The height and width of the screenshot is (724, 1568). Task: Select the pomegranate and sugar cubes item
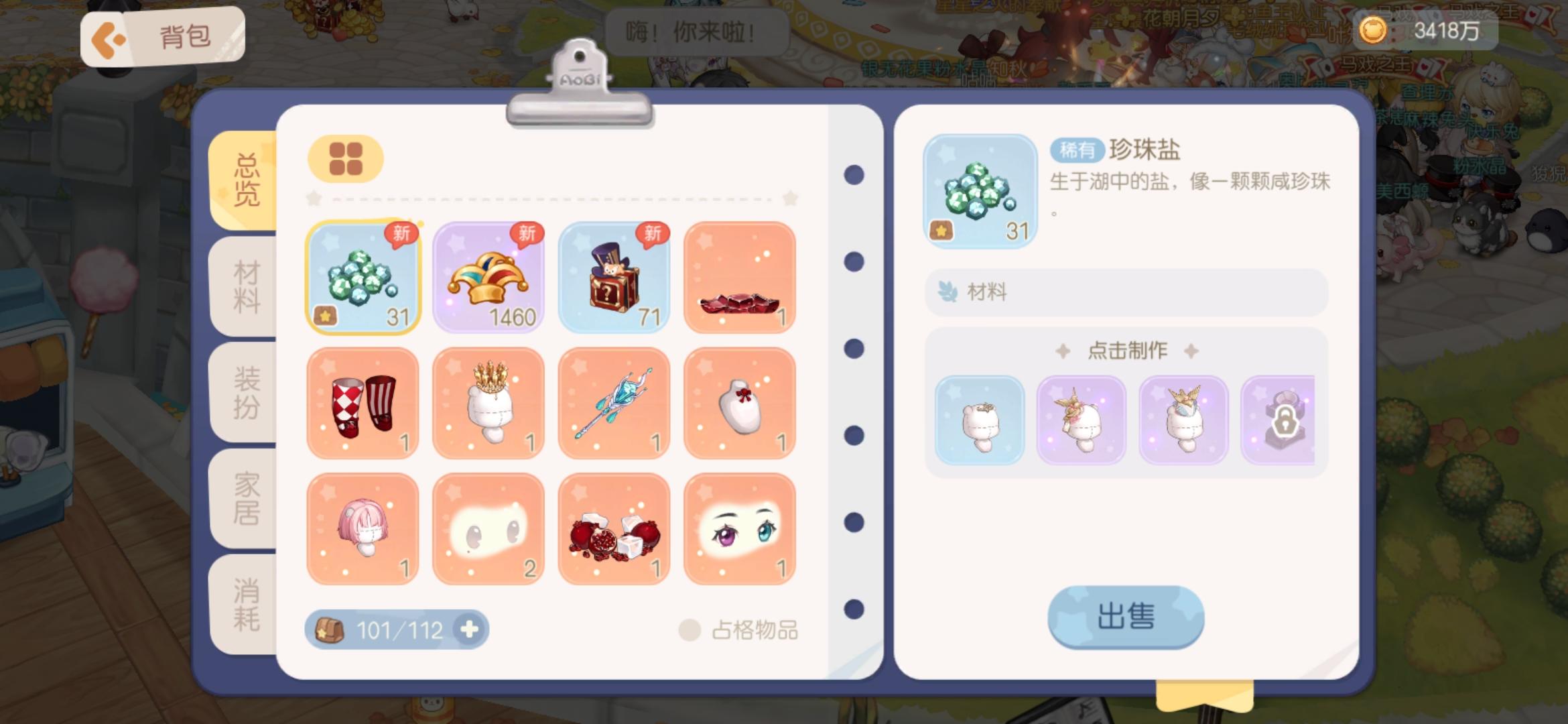pyautogui.click(x=614, y=529)
